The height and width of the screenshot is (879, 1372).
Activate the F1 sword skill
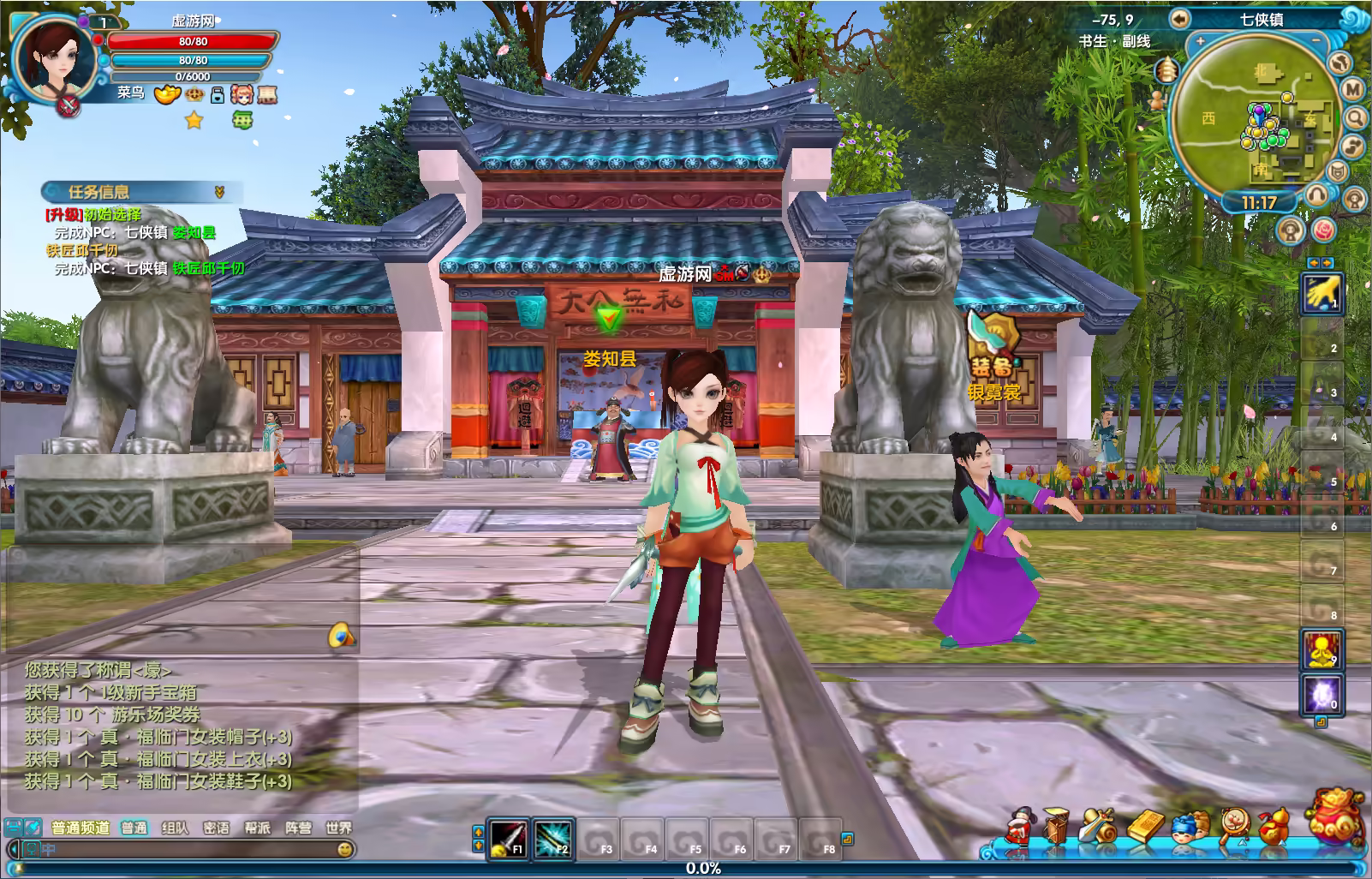tap(508, 839)
